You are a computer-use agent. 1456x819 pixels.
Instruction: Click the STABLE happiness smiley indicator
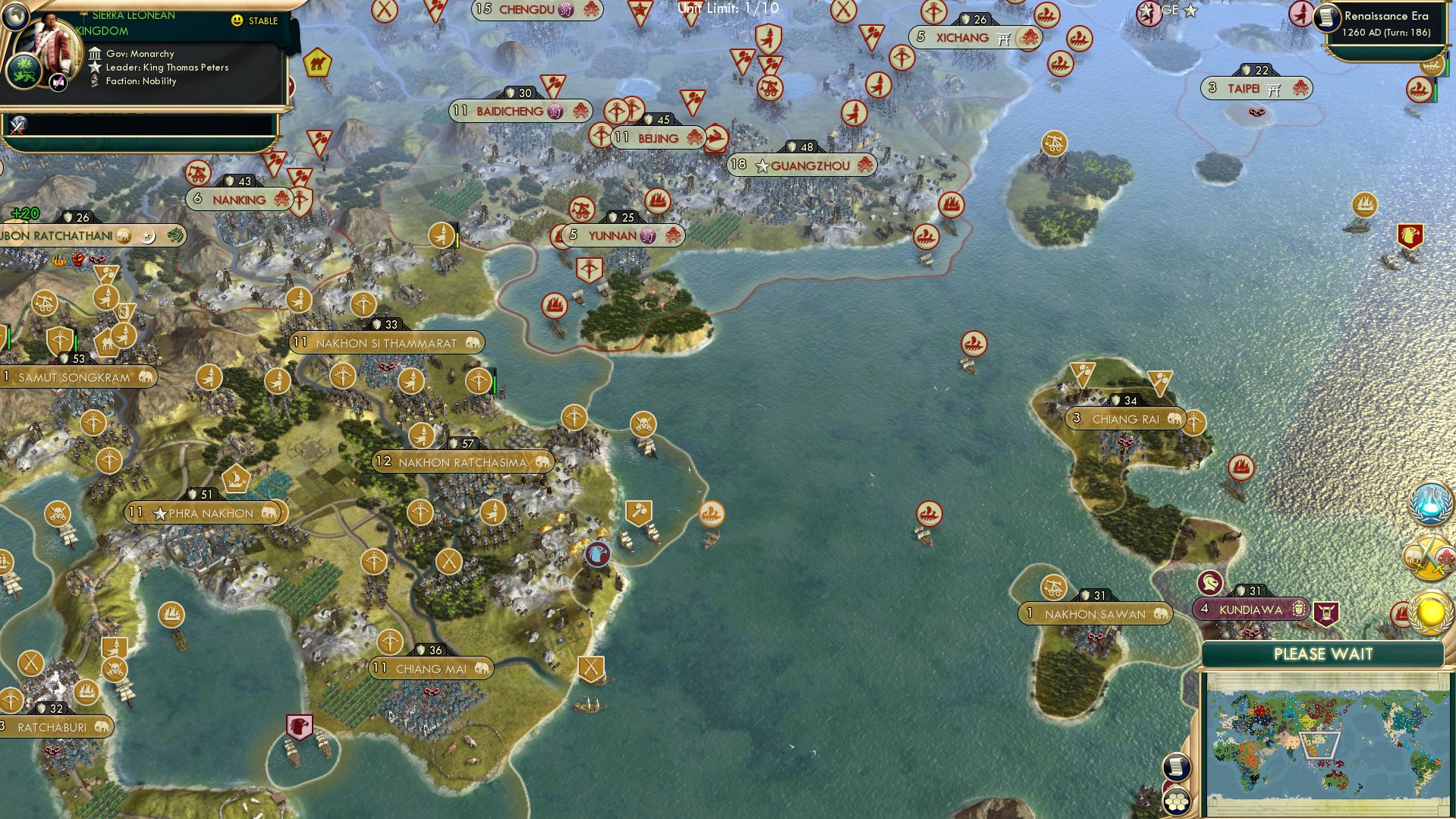[x=237, y=21]
